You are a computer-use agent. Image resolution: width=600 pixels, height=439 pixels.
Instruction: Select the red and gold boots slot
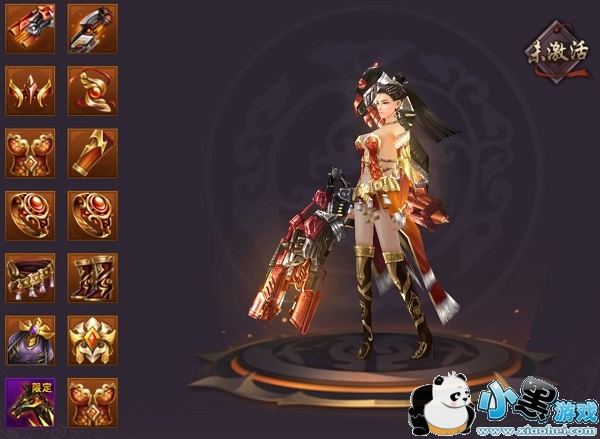(x=92, y=277)
